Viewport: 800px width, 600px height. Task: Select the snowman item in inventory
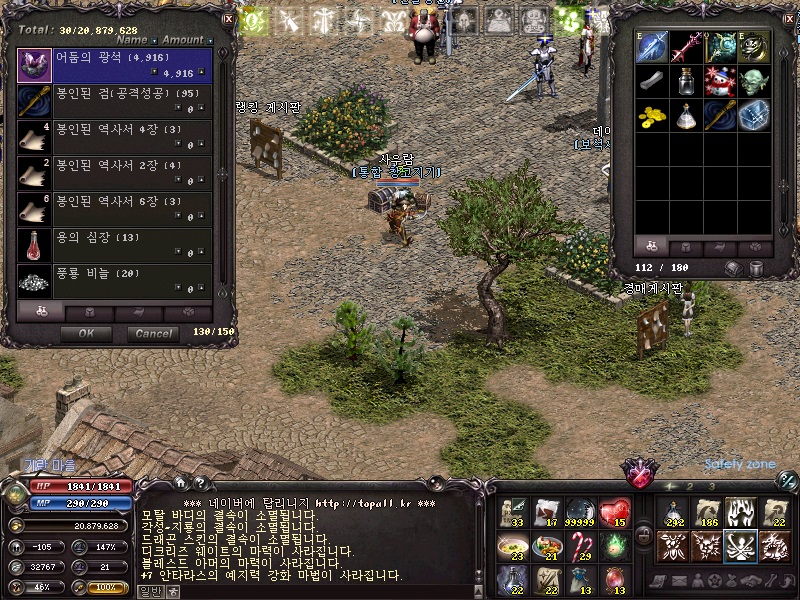719,81
